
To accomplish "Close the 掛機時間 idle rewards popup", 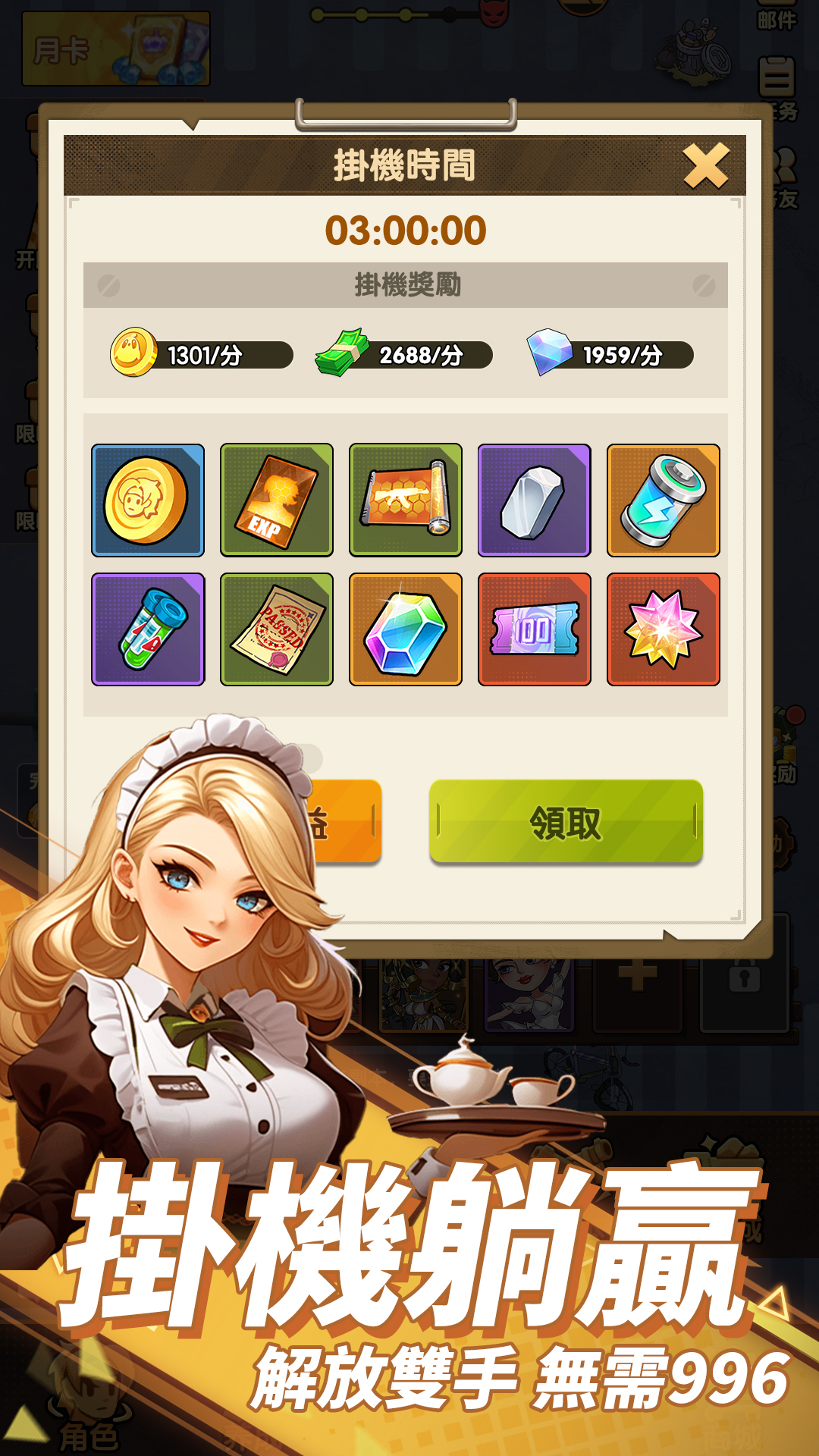I will (705, 165).
